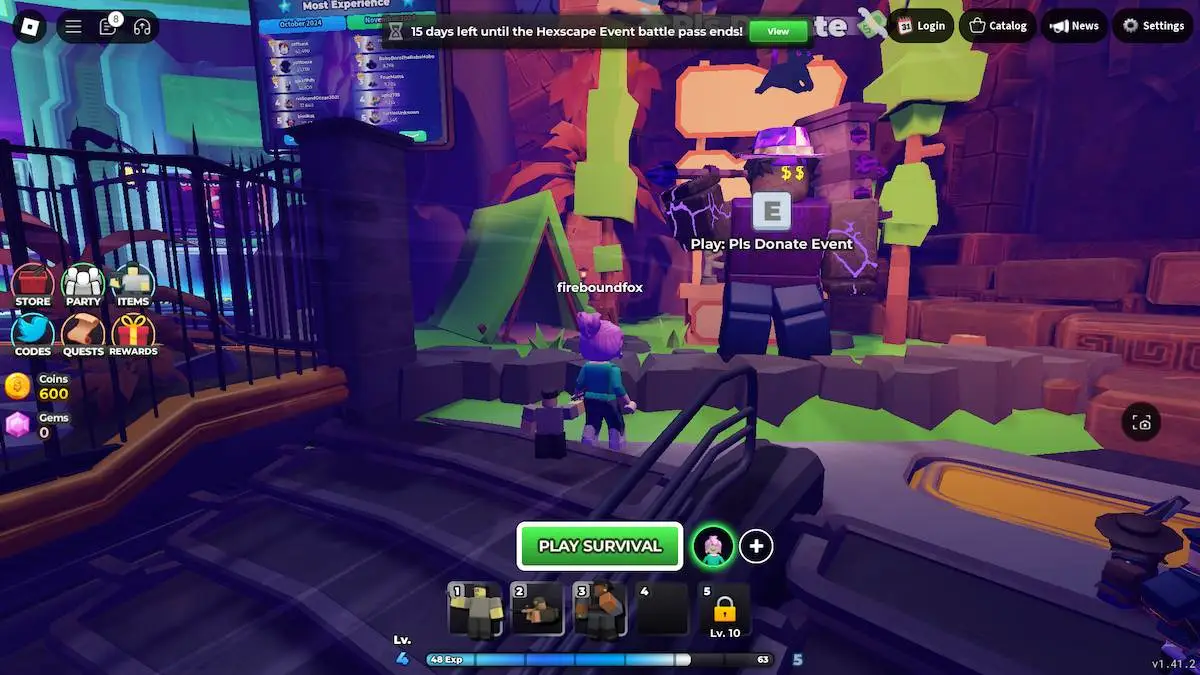
Task: Start Play Survival mode
Action: coord(600,546)
